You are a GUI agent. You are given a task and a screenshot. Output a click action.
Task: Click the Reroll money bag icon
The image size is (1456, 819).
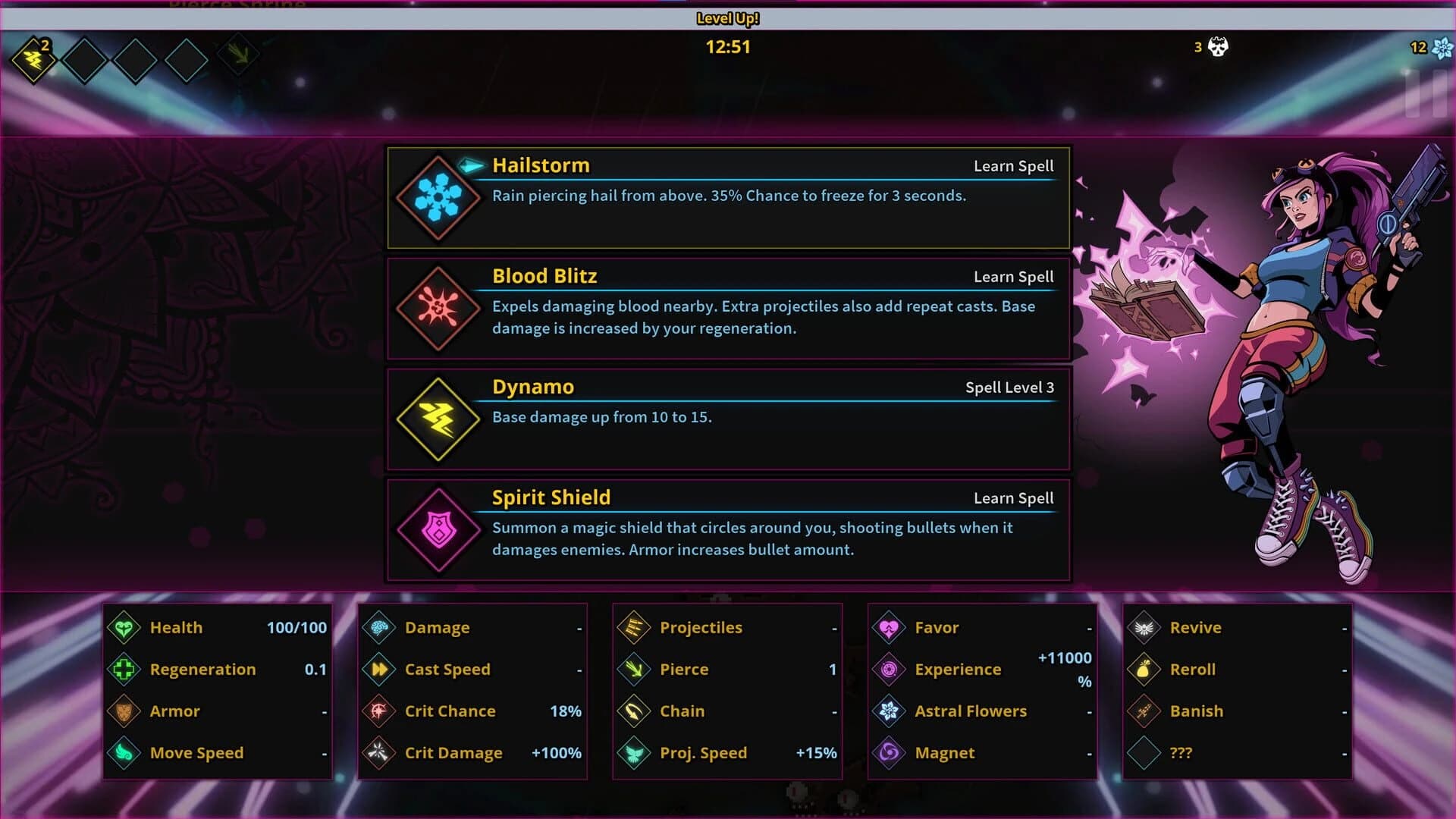point(1144,669)
